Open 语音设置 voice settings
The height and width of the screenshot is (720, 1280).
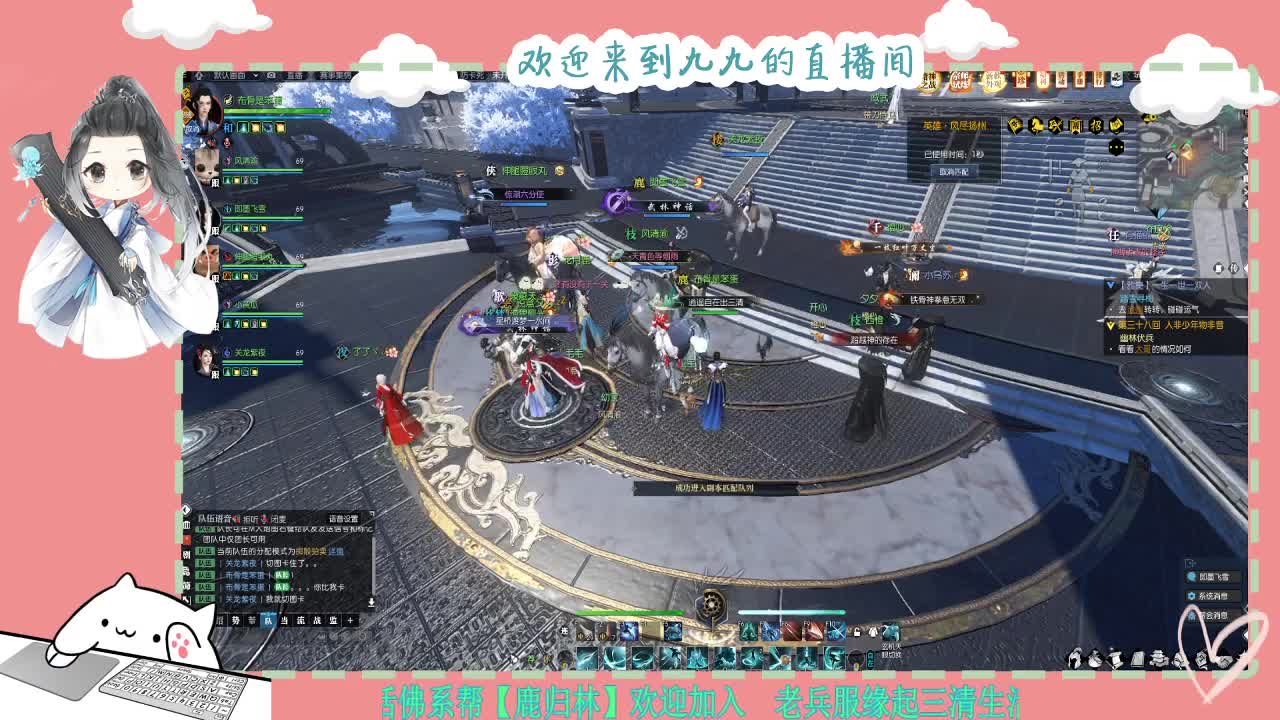click(343, 519)
